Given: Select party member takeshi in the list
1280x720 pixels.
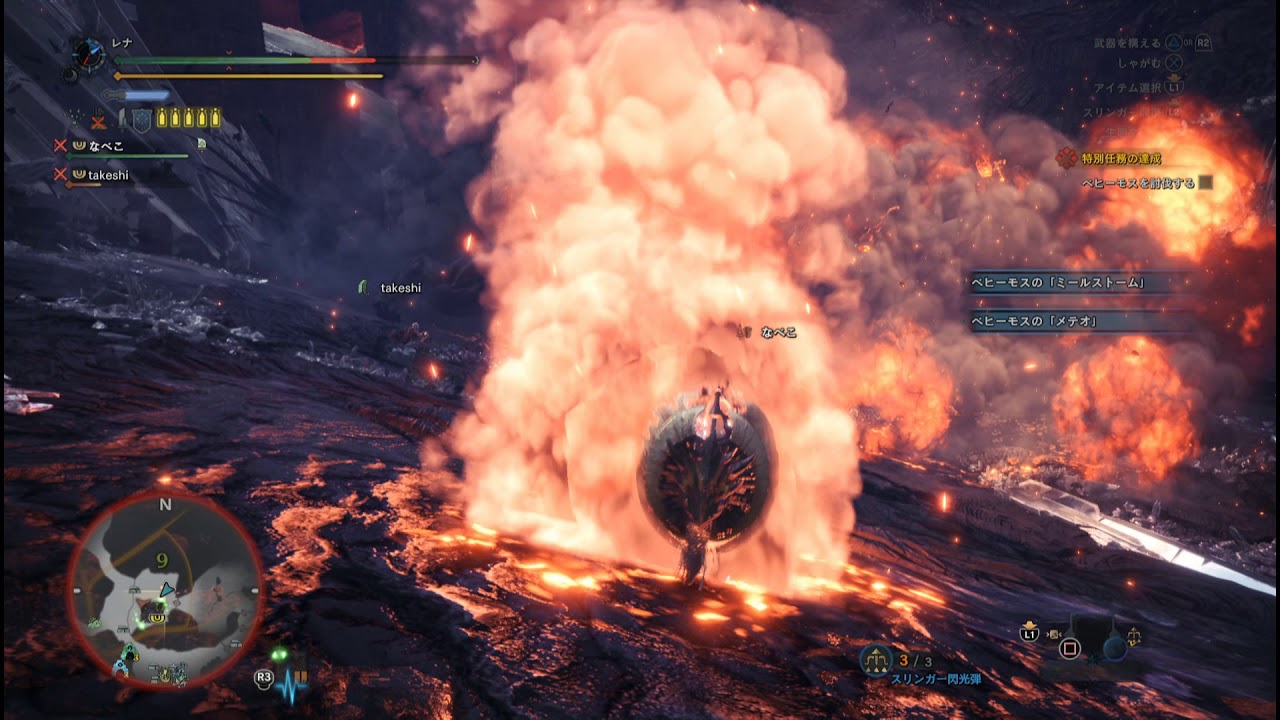Looking at the screenshot, I should [108, 175].
